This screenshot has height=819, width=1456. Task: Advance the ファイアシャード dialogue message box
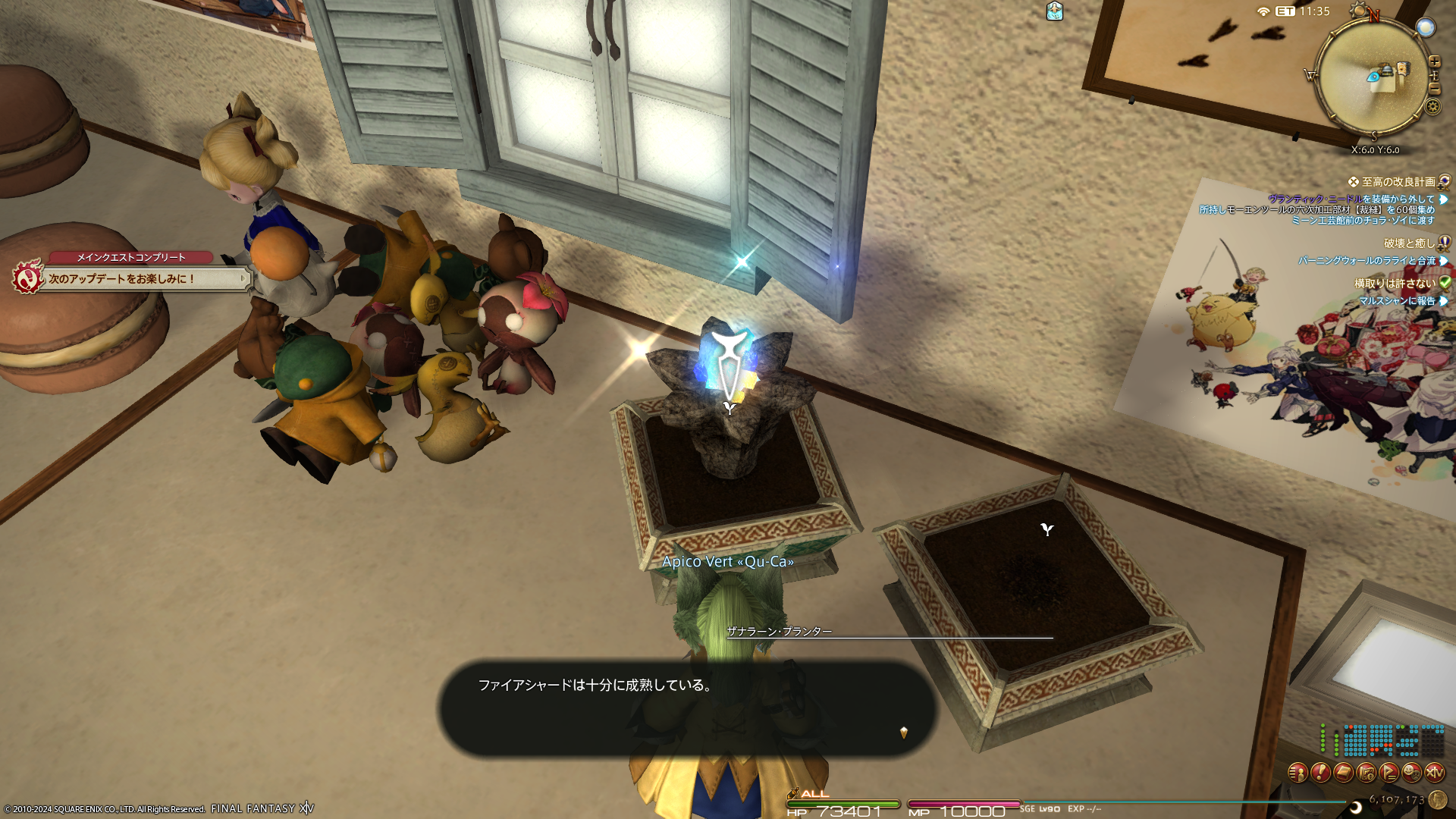point(686,708)
